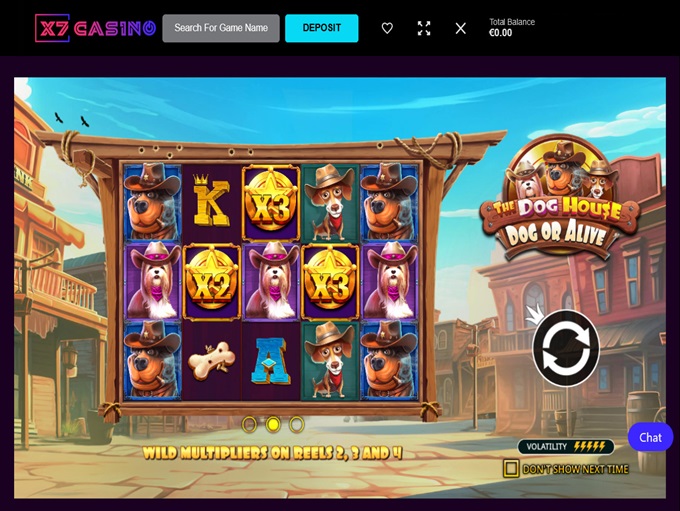This screenshot has width=680, height=511.
Task: Select the first intro slide dot
Action: [249, 424]
